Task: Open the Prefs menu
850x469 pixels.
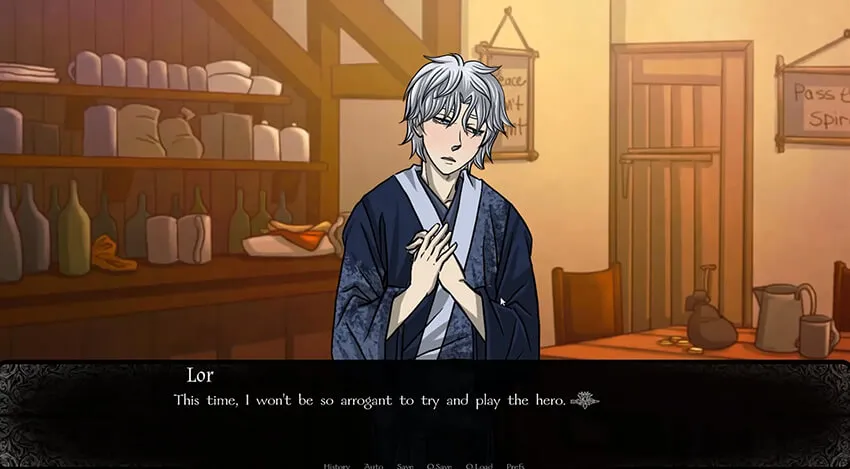Action: [515, 465]
